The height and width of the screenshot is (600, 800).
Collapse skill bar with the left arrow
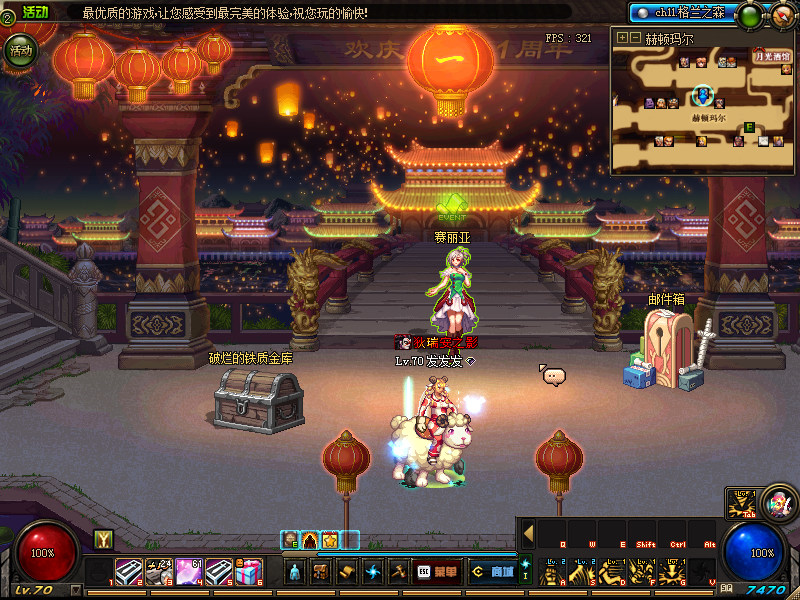click(528, 533)
